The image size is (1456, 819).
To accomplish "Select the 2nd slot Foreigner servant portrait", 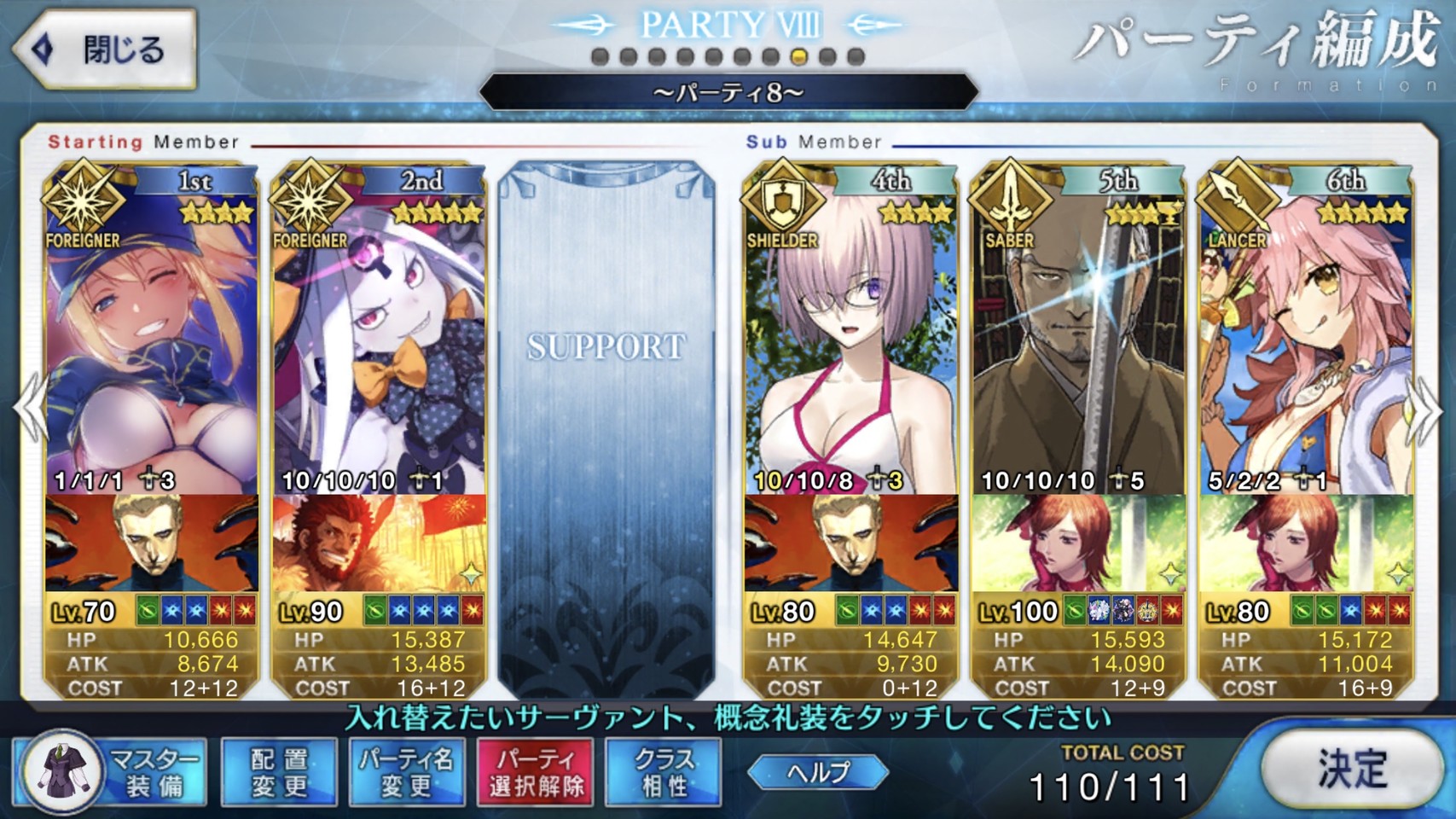I will (x=379, y=341).
